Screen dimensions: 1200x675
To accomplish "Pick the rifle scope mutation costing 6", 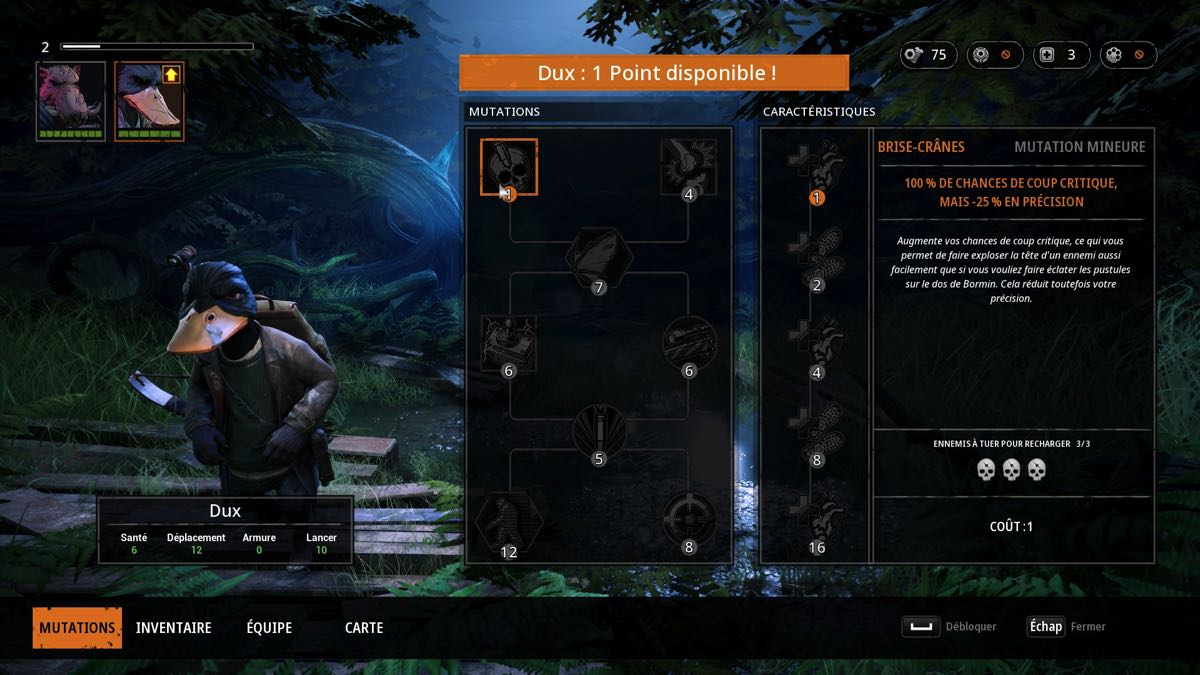I will tap(688, 344).
